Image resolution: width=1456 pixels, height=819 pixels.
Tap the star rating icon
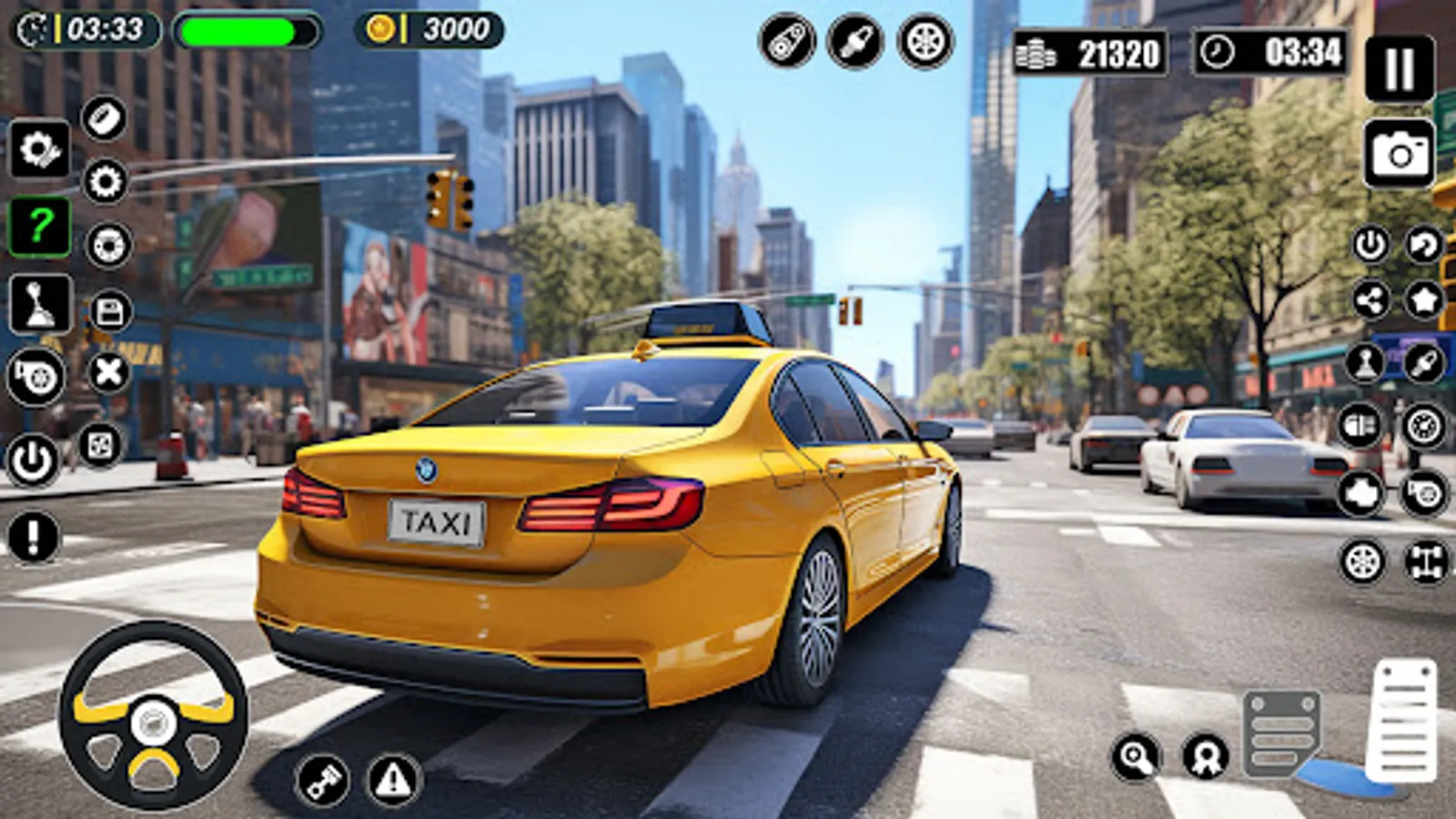[1424, 300]
